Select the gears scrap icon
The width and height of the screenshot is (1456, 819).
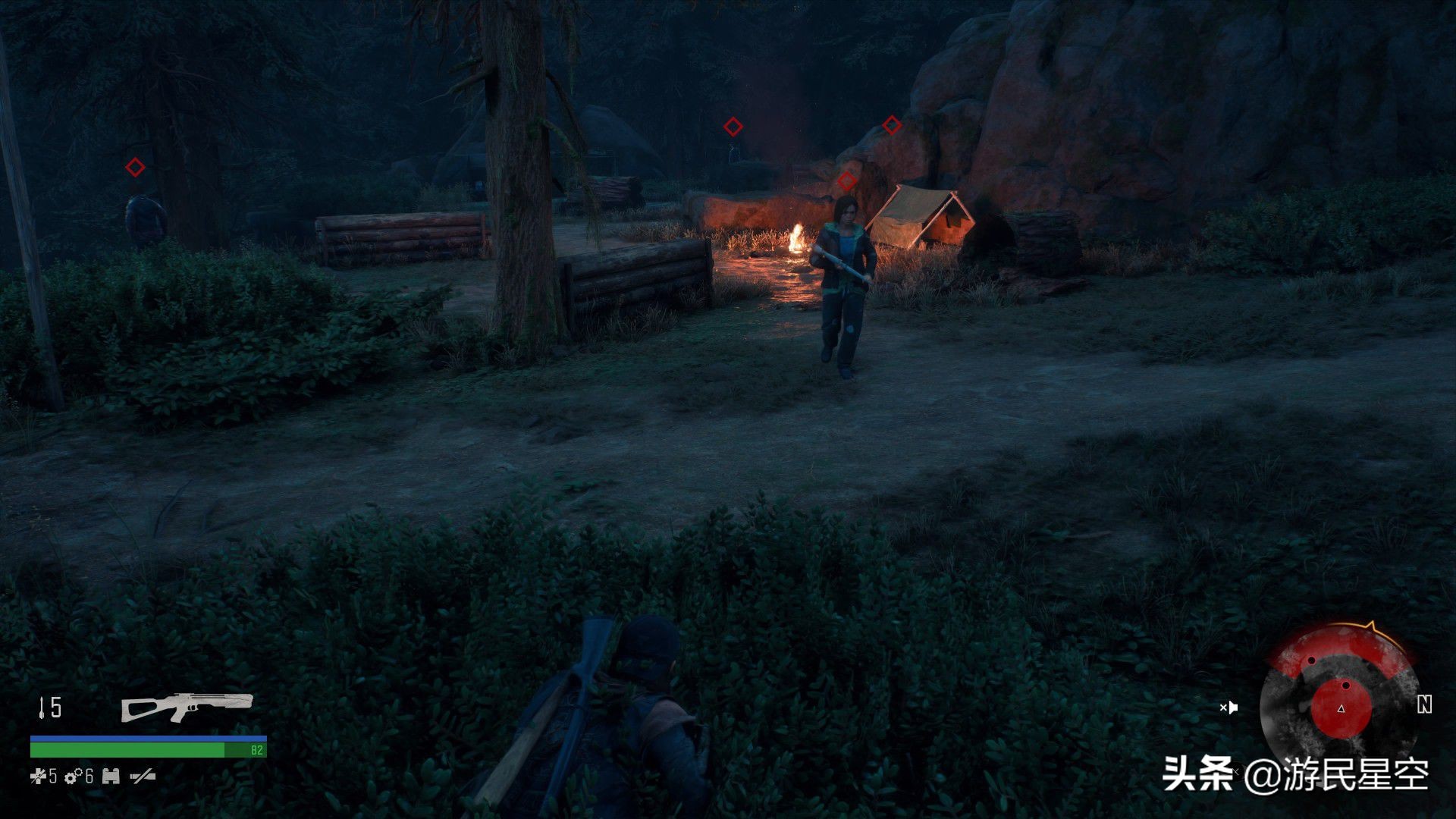74,776
